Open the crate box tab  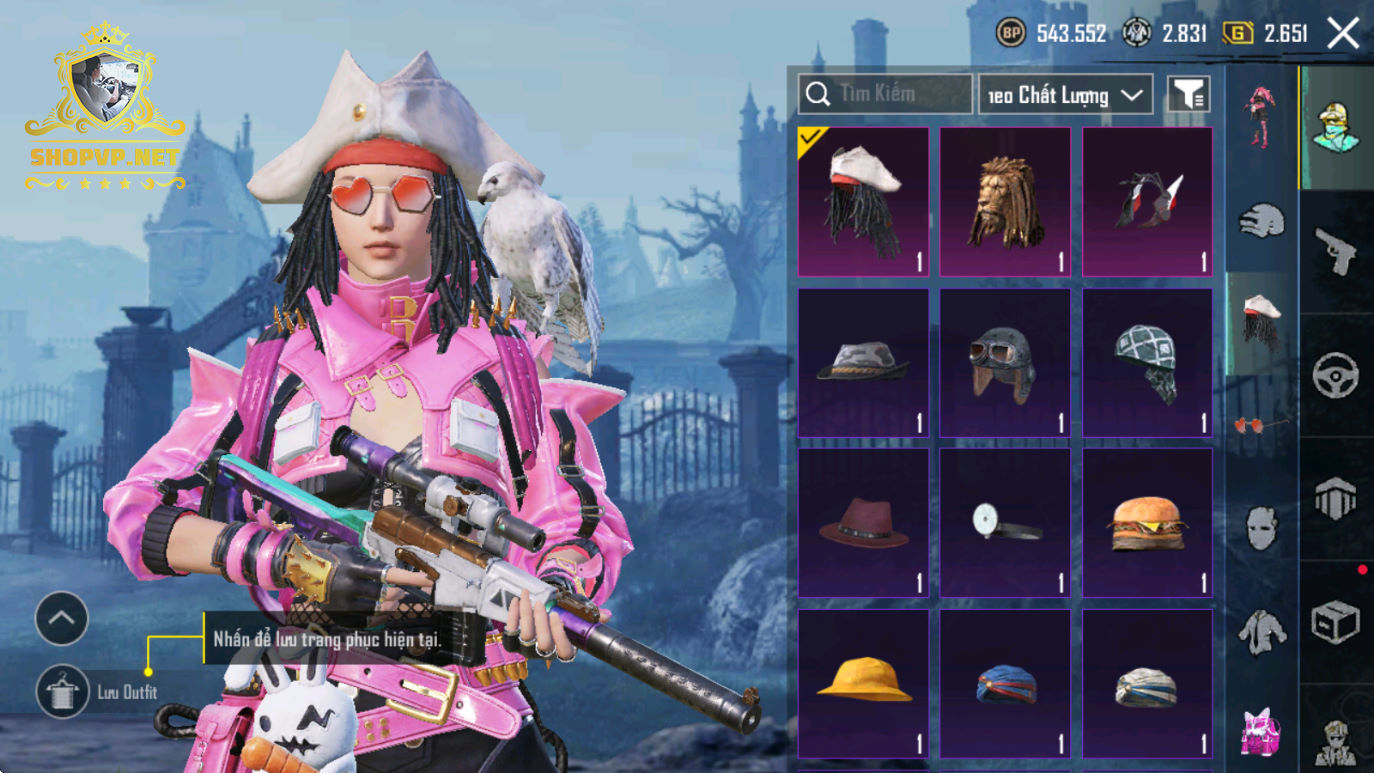click(x=1336, y=622)
